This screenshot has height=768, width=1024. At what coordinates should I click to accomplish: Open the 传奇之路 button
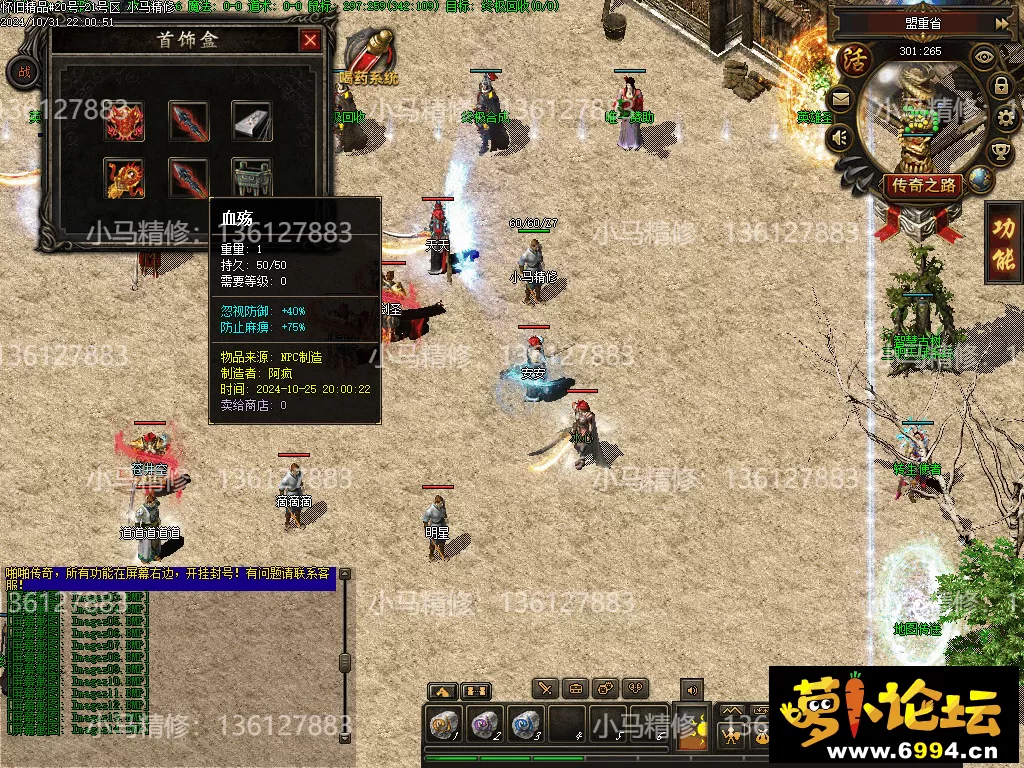pyautogui.click(x=922, y=186)
